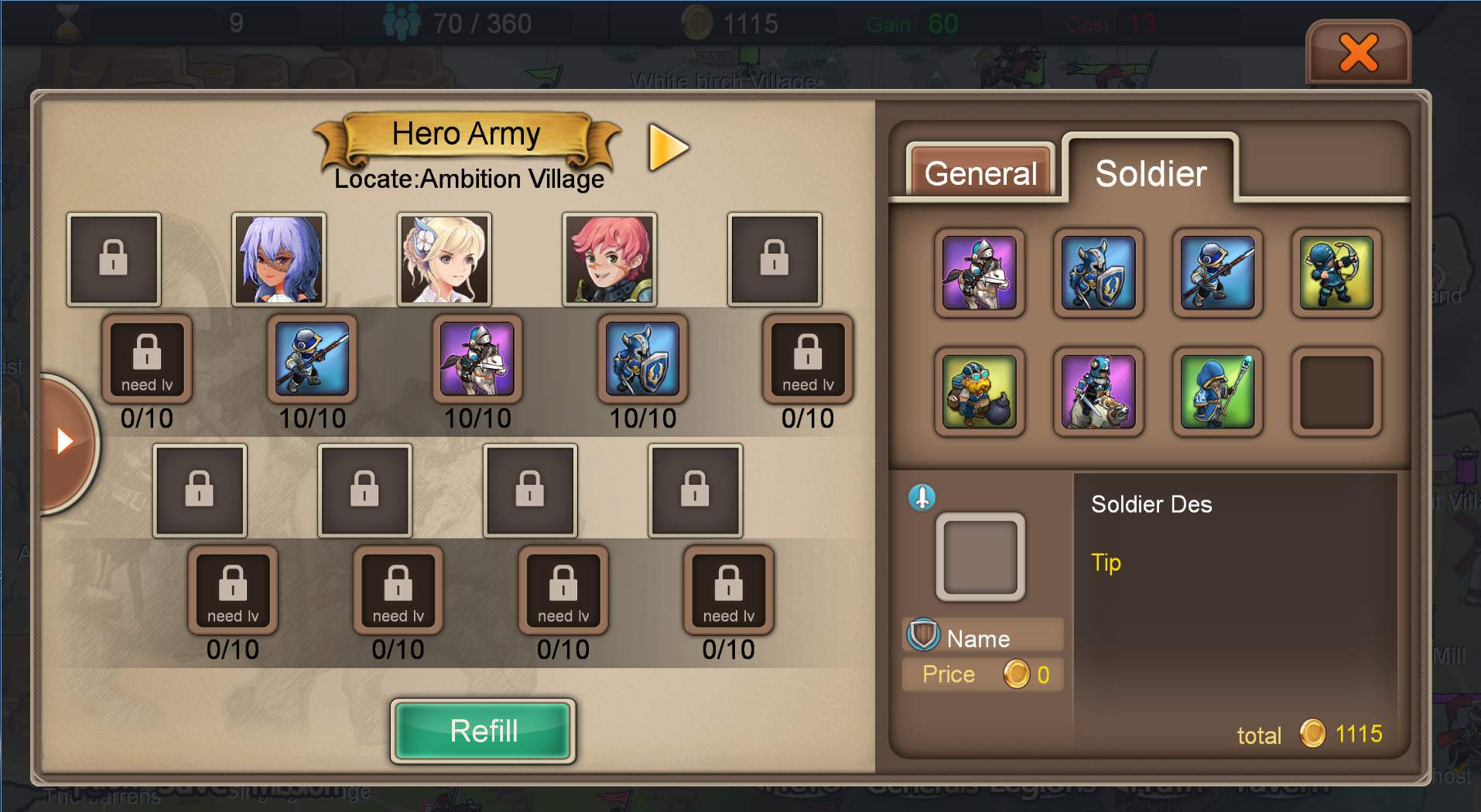Select the green archer soldier icon
1481x812 pixels.
pyautogui.click(x=1336, y=275)
